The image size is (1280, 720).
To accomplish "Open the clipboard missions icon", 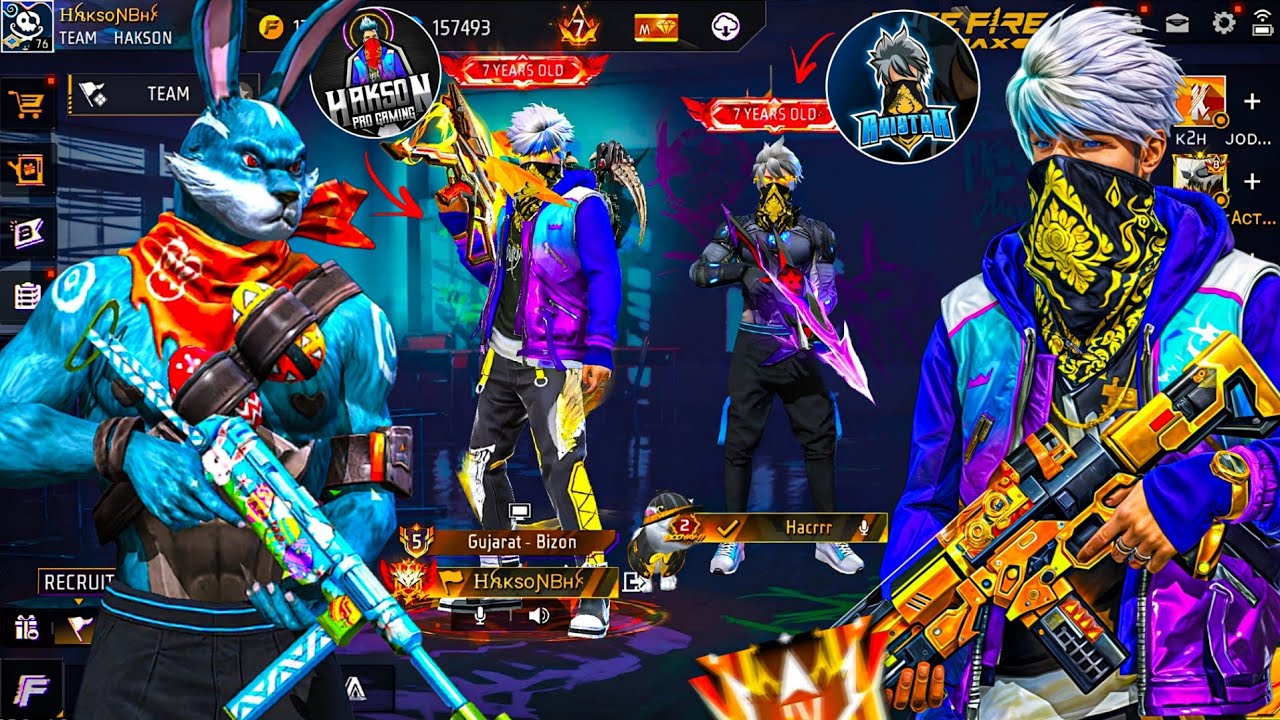I will coord(25,294).
